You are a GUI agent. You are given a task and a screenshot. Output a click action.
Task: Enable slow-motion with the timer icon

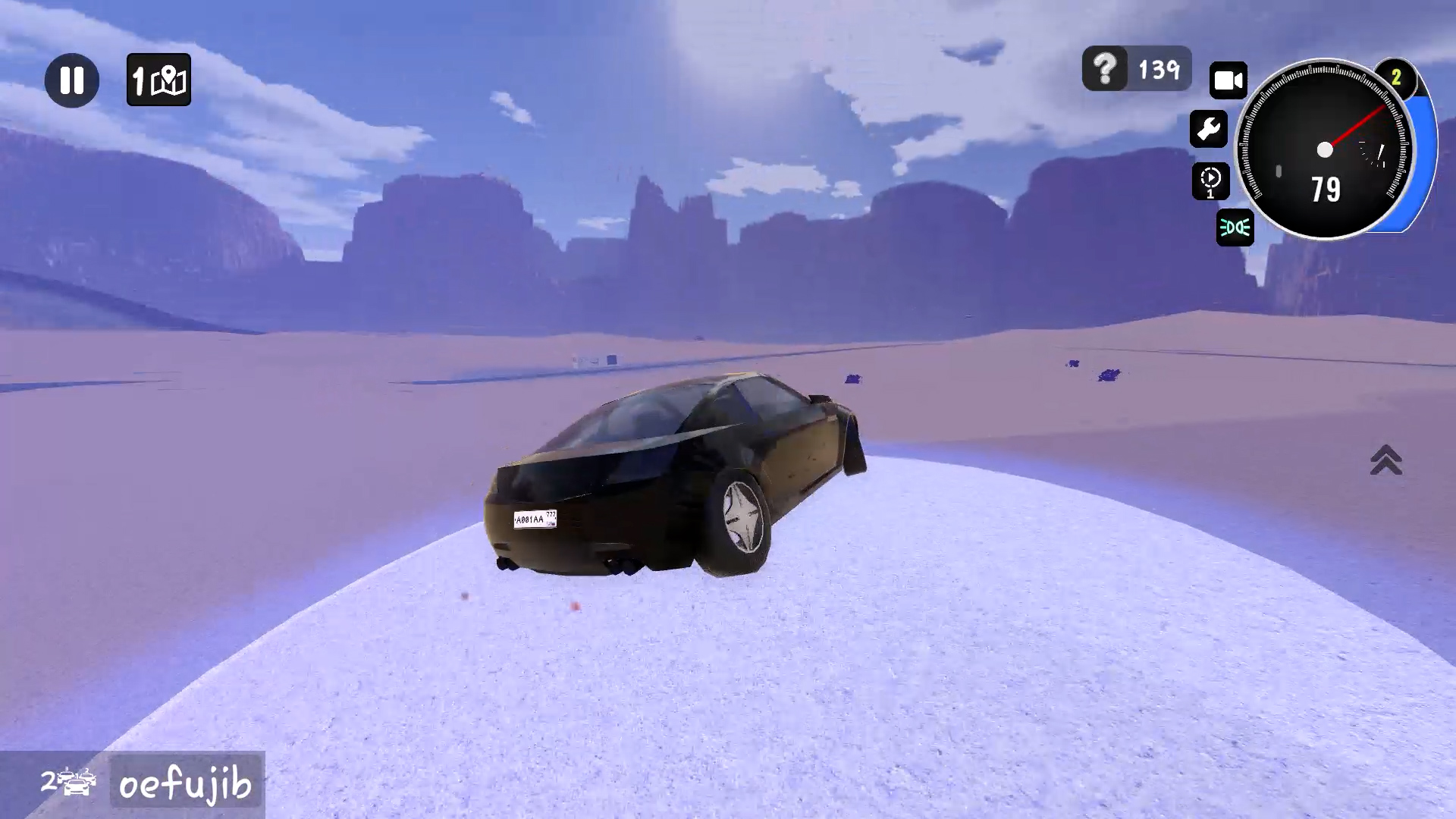point(1211,181)
